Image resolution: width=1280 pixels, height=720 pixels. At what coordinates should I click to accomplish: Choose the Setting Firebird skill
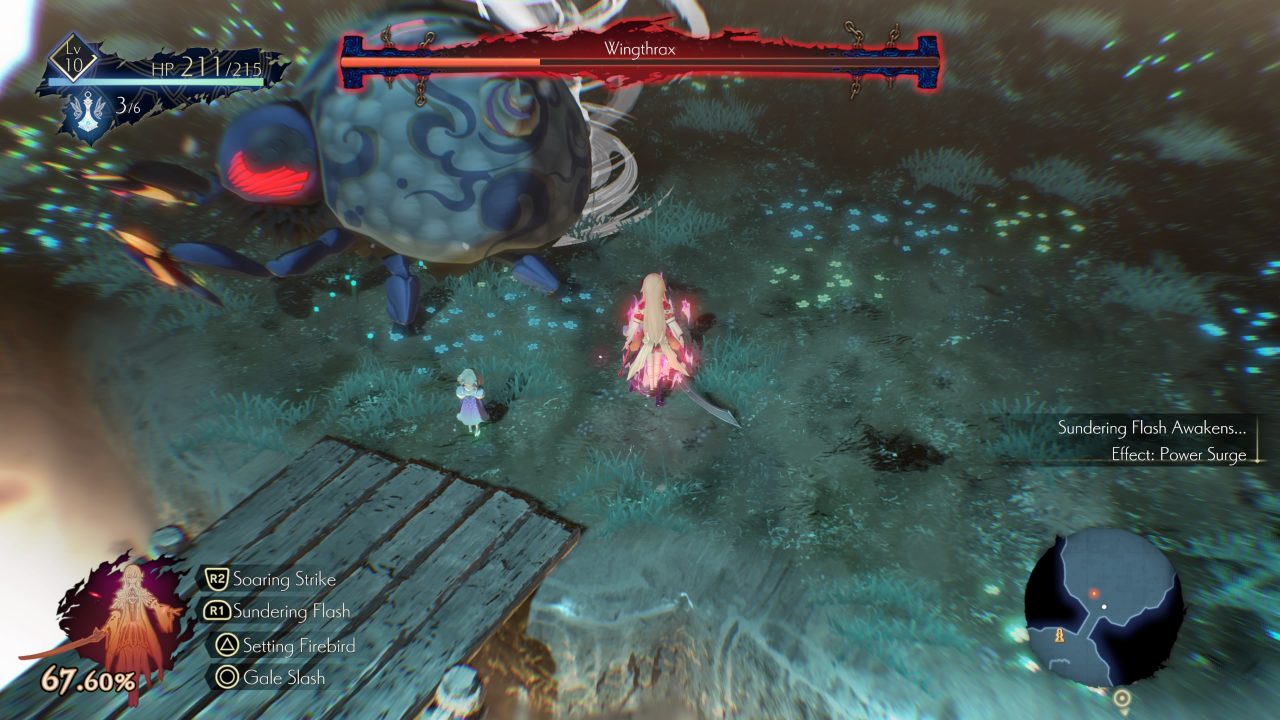pyautogui.click(x=298, y=646)
